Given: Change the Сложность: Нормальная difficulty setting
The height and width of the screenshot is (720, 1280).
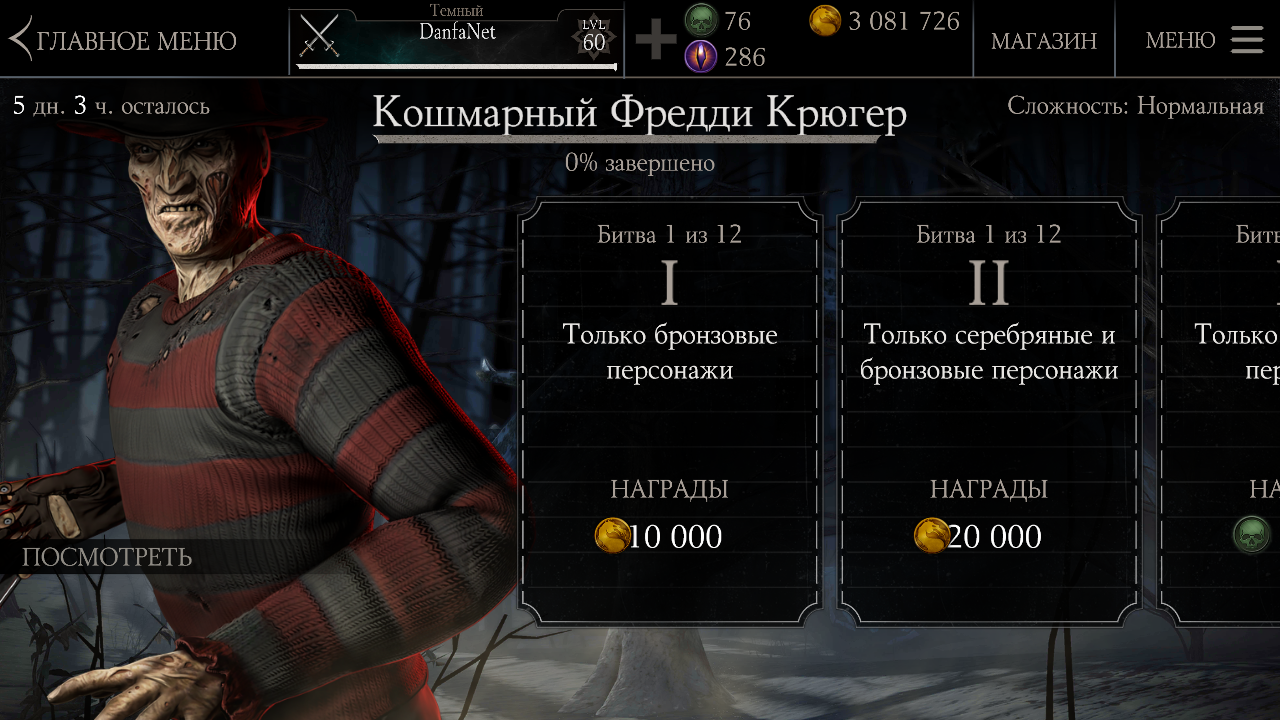Looking at the screenshot, I should pos(1135,106).
